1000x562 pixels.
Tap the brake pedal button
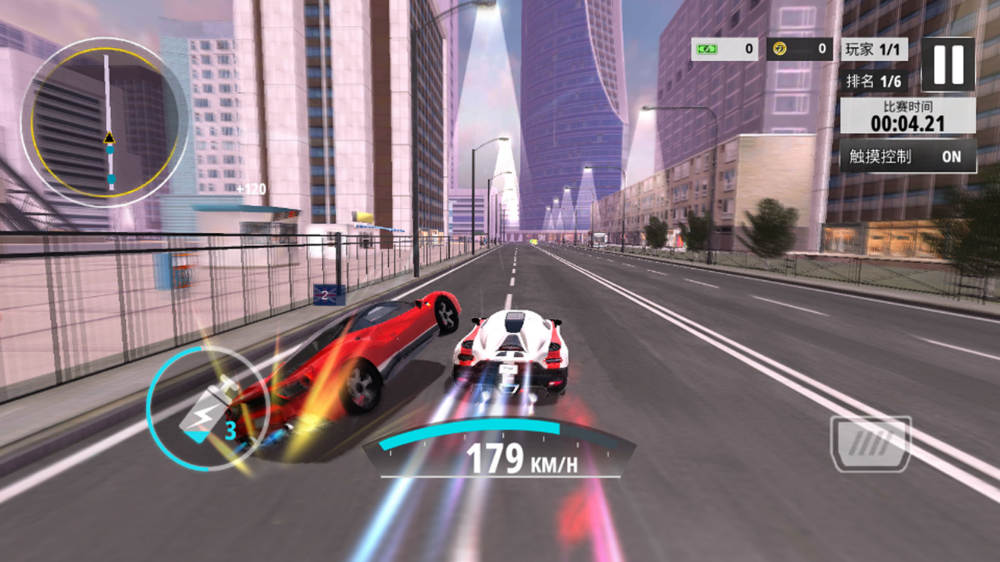pos(870,443)
